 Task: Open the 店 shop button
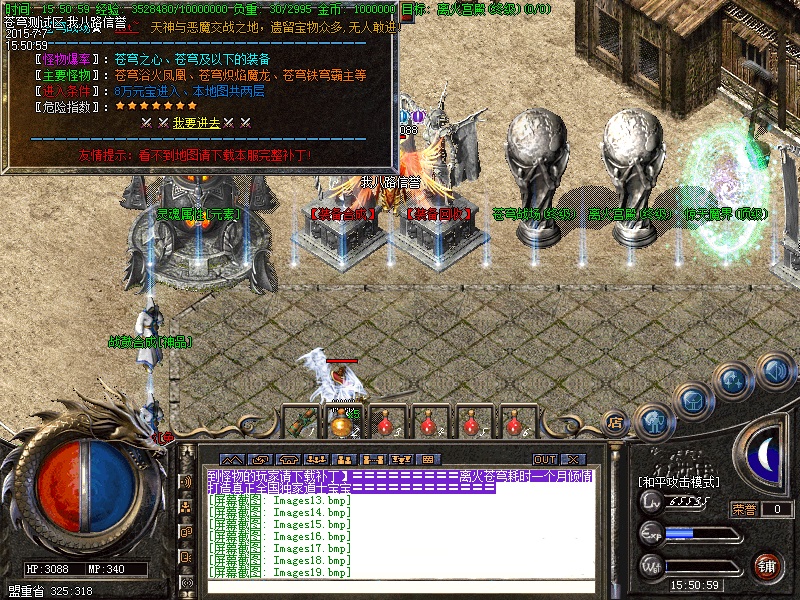pyautogui.click(x=615, y=422)
